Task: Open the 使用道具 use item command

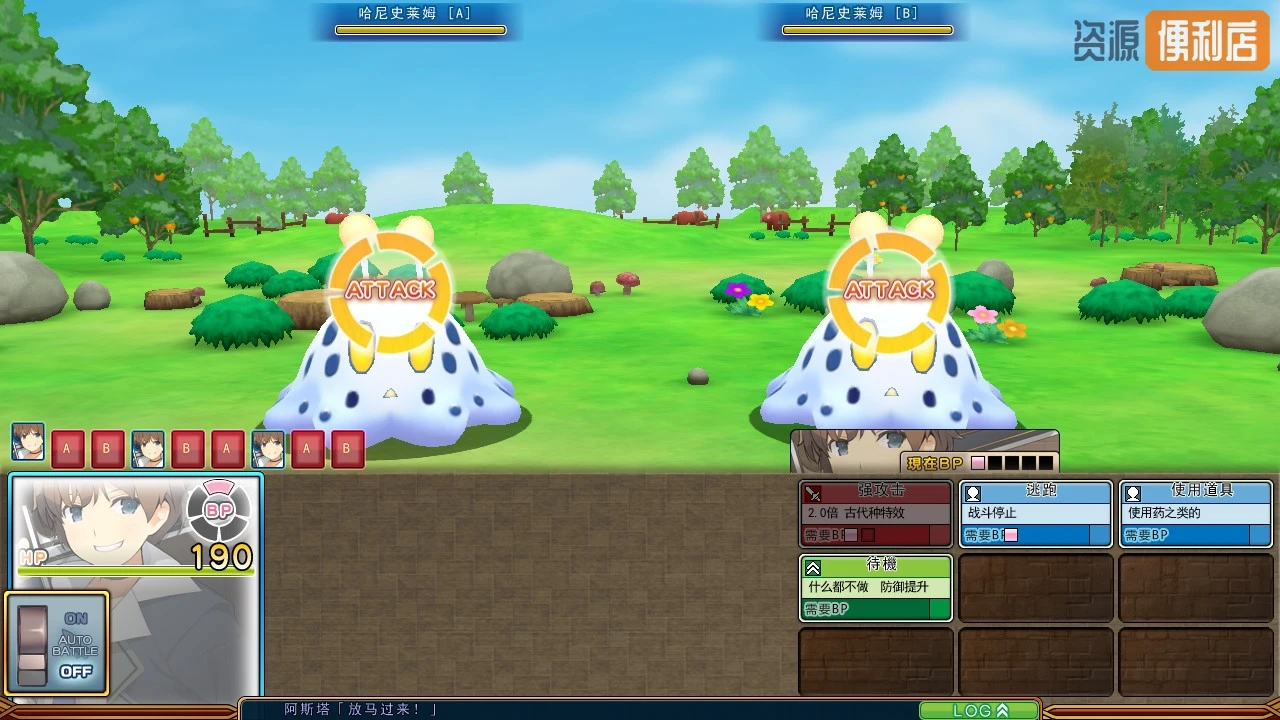Action: 1195,513
